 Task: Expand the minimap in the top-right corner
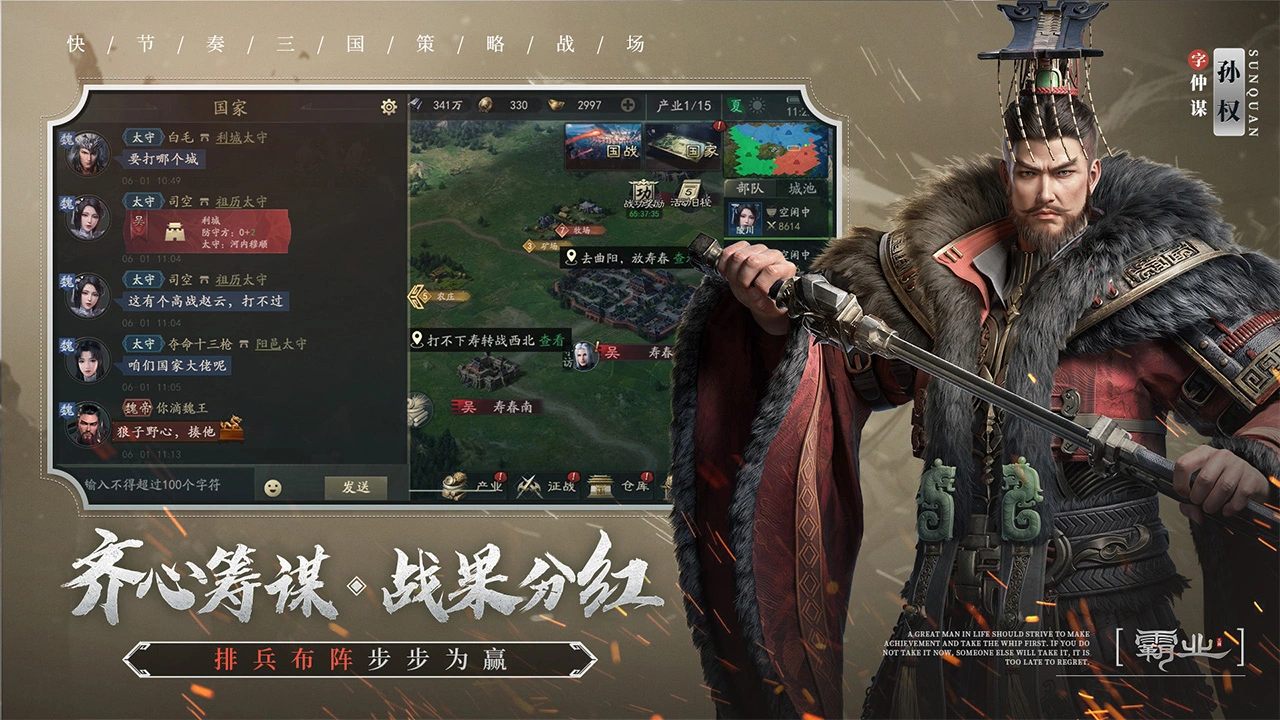[x=775, y=150]
